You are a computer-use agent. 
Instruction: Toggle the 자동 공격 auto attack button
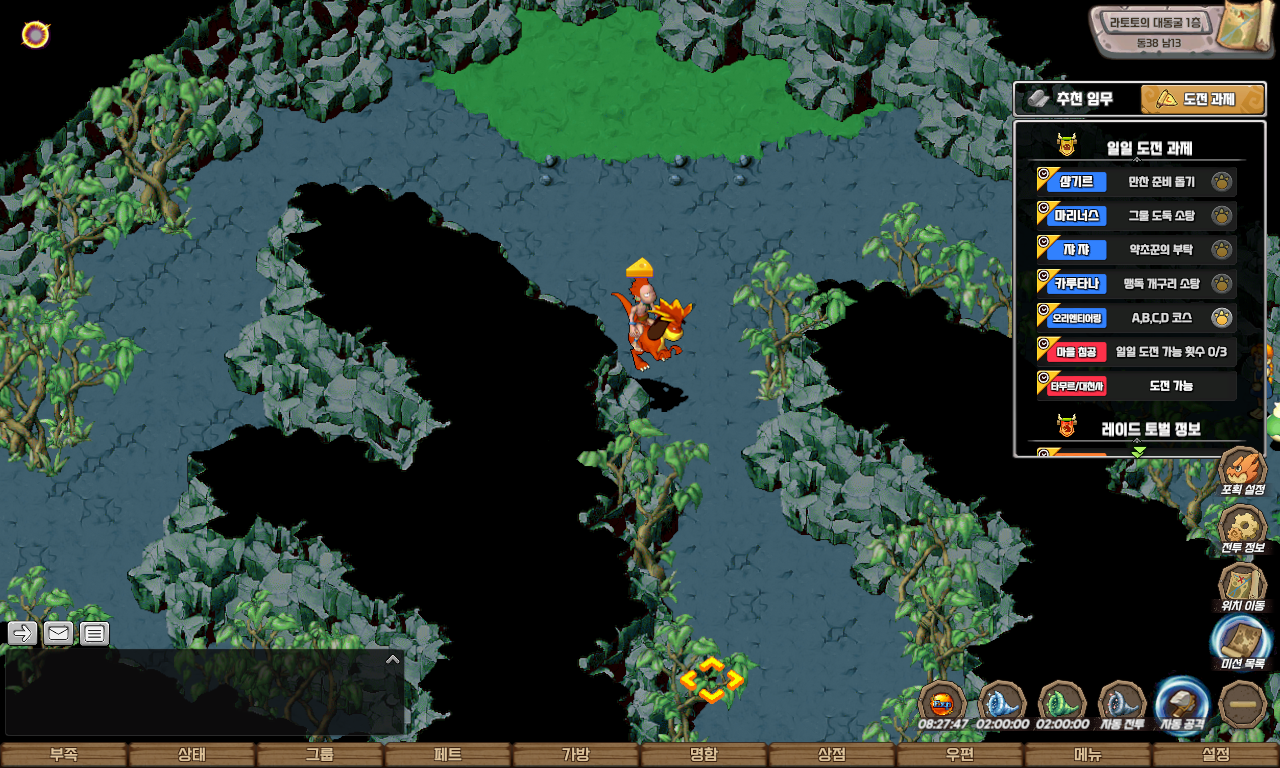1181,704
